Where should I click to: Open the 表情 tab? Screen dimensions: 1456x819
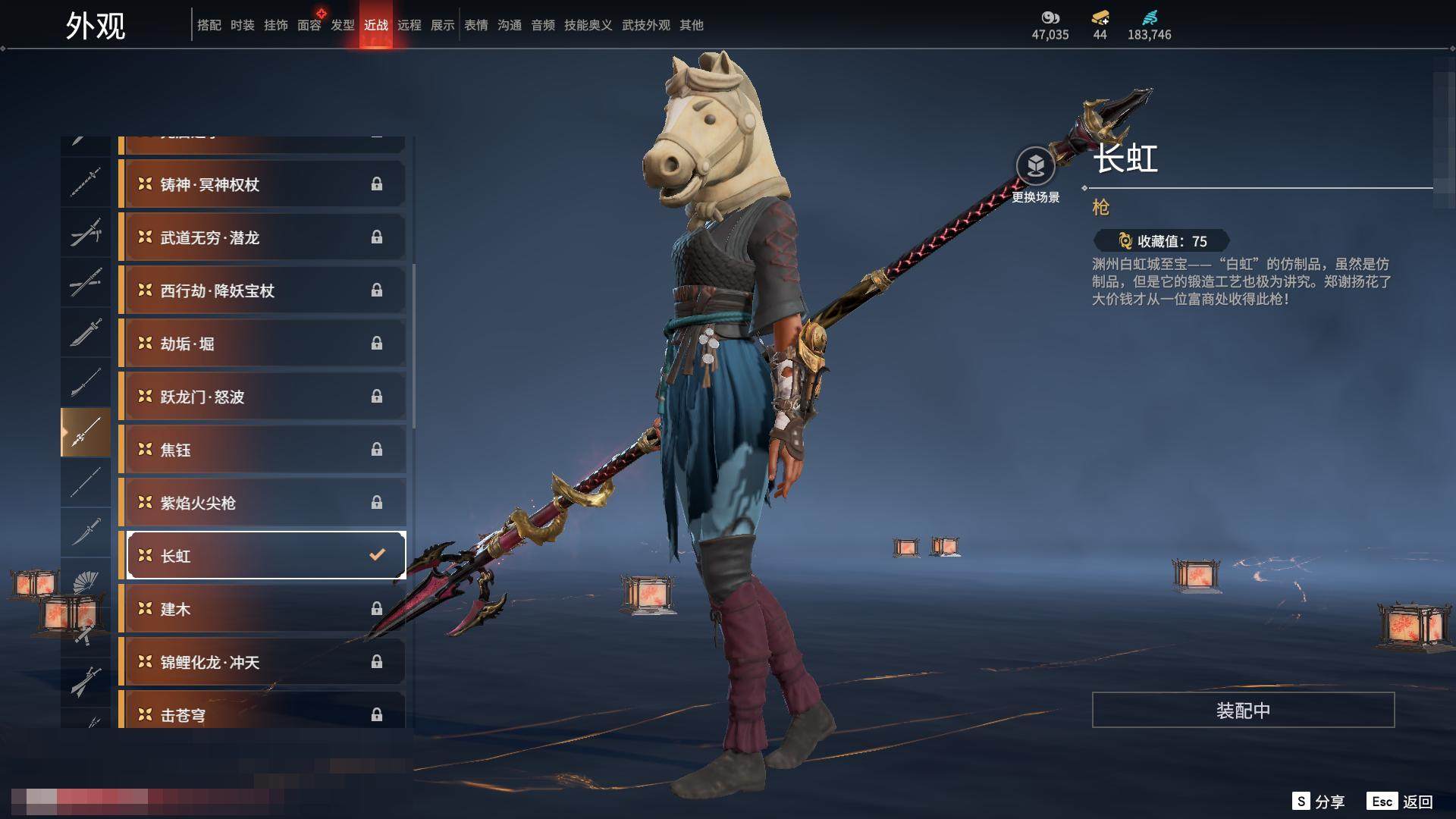pos(476,25)
